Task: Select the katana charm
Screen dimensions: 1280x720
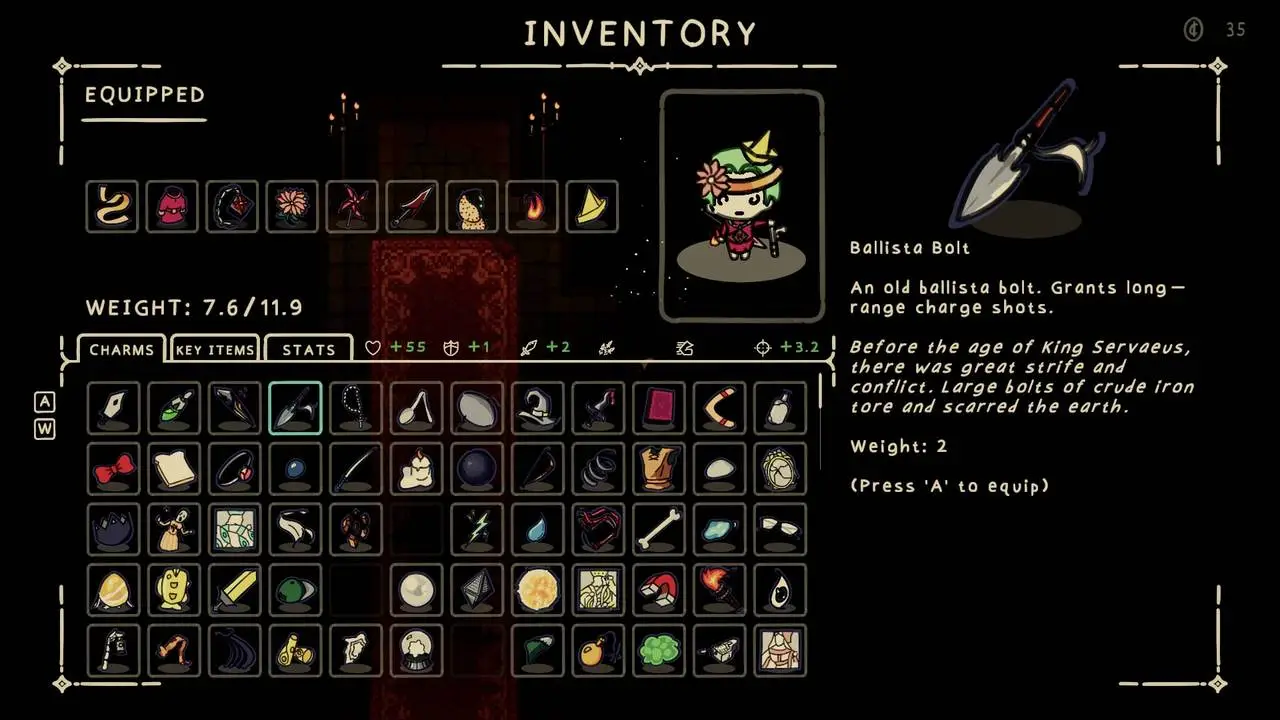Action: point(355,470)
